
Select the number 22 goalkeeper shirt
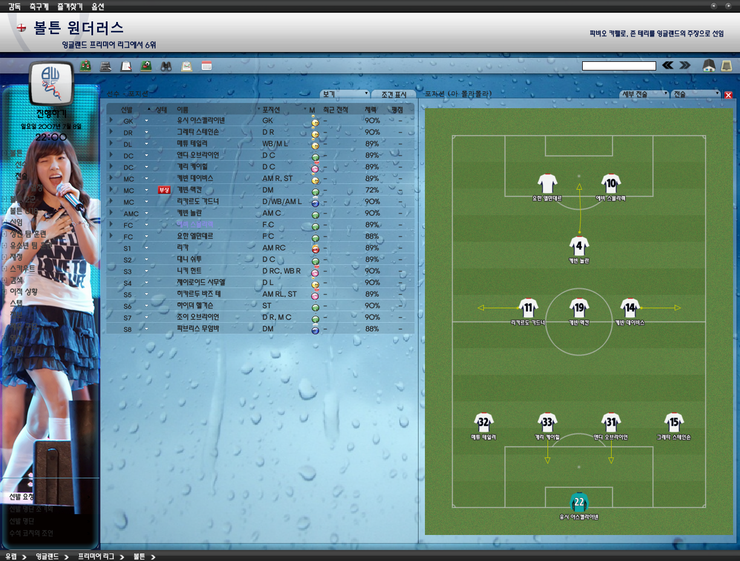[x=578, y=501]
